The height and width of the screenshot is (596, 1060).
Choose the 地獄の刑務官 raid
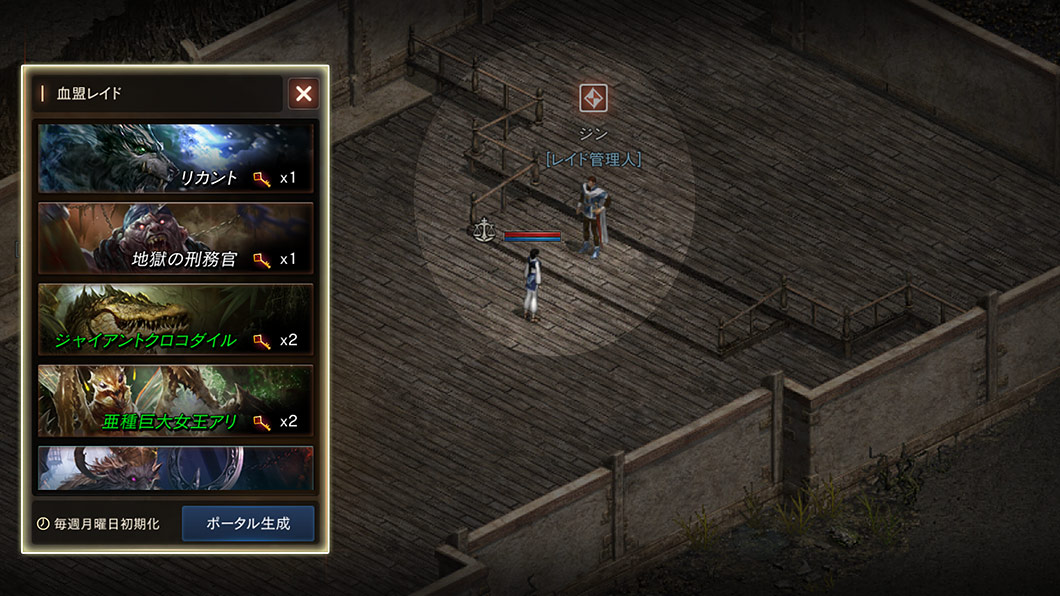175,238
